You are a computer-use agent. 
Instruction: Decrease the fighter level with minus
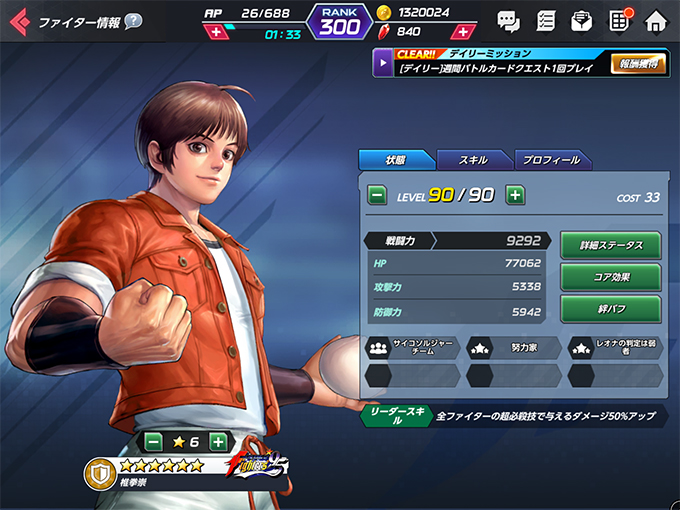[378, 195]
